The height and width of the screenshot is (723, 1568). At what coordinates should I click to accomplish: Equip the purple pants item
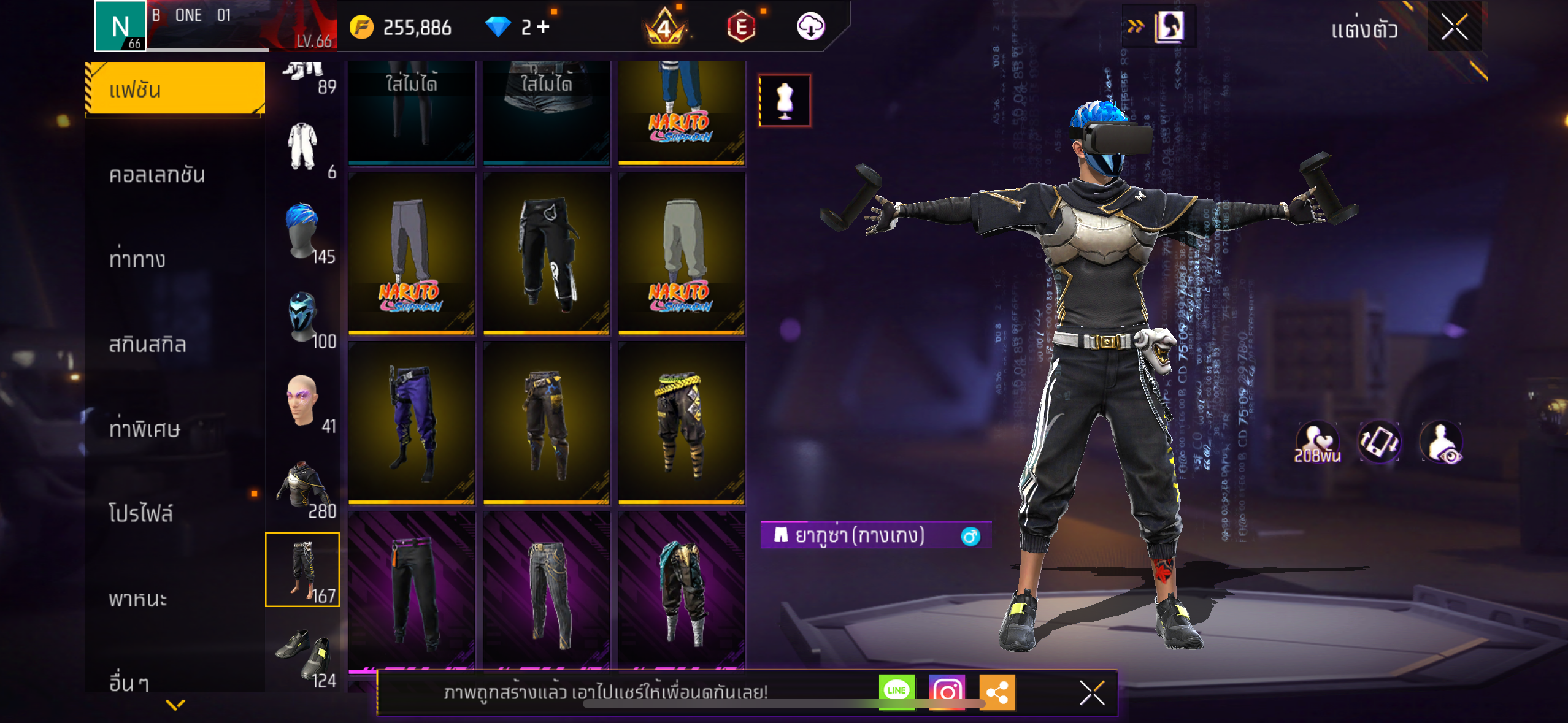pos(412,423)
